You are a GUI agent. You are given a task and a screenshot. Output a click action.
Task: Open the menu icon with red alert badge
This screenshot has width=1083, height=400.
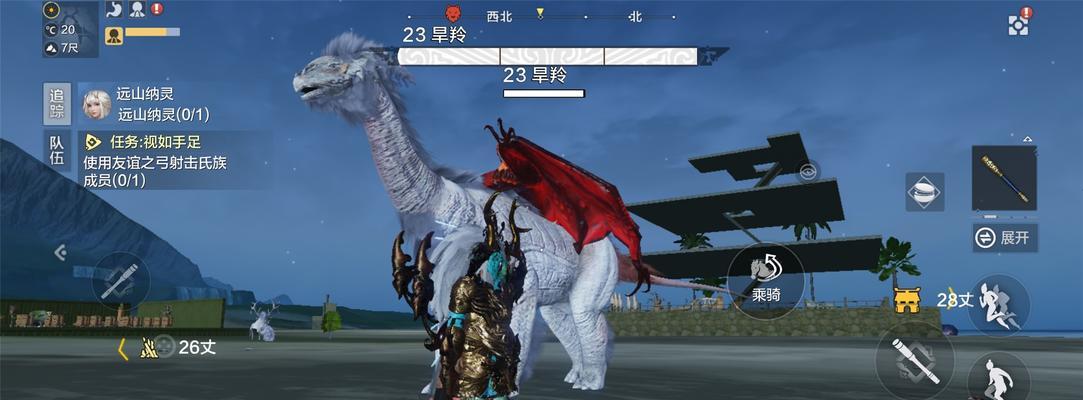[x=1018, y=24]
